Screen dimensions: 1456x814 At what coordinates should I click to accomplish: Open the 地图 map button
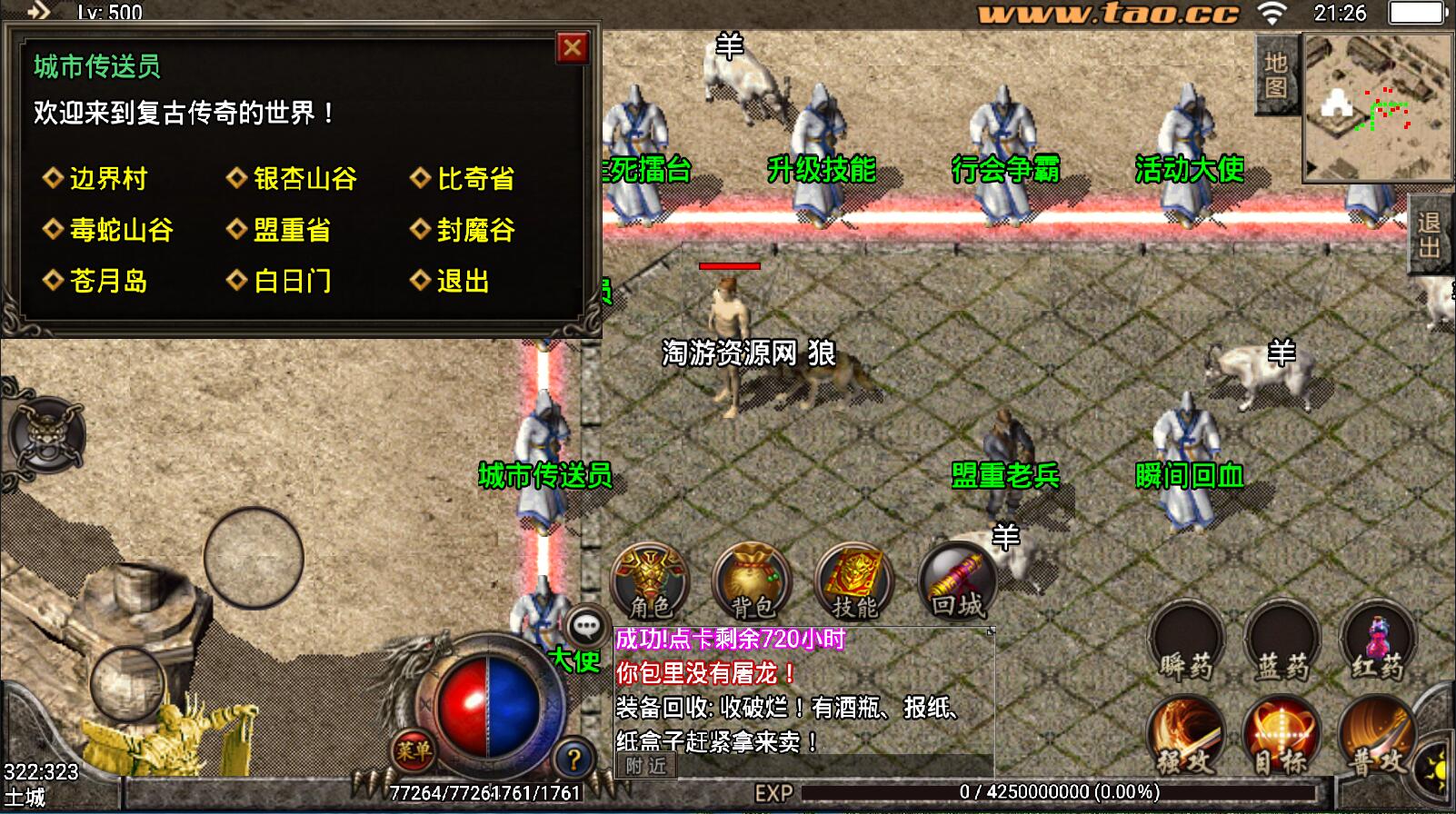point(1275,74)
